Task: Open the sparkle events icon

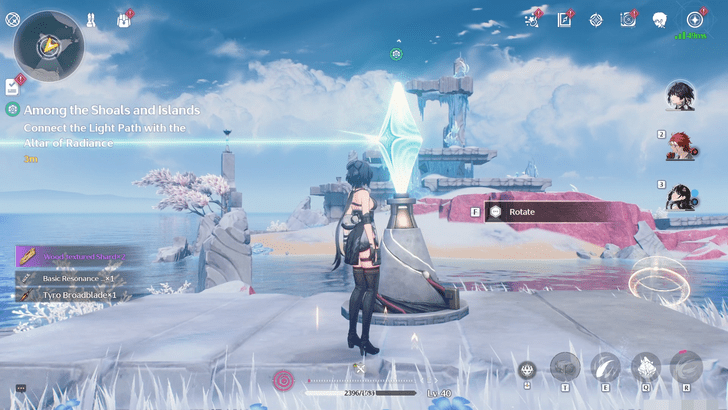Action: [532, 19]
